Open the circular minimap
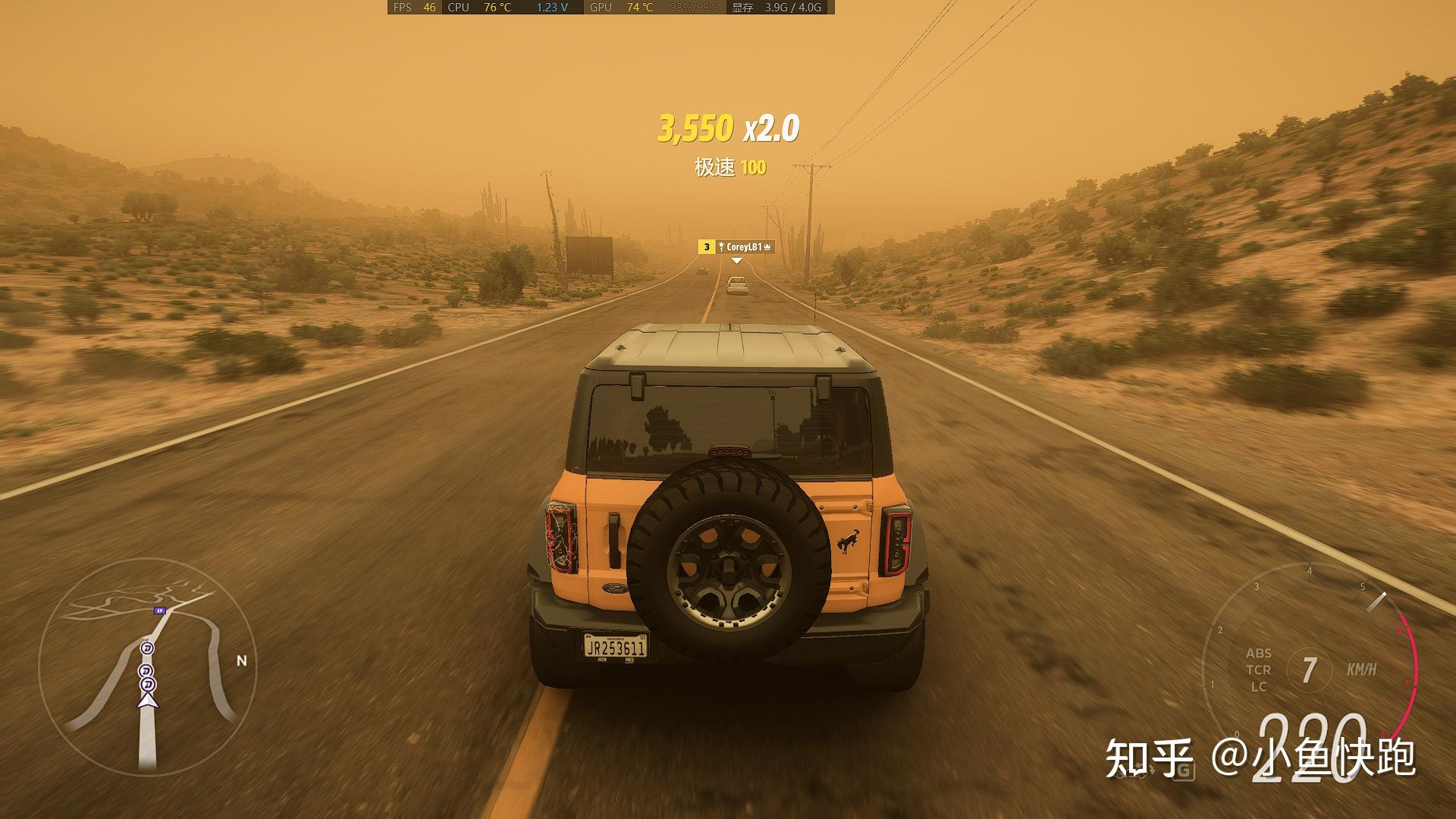This screenshot has height=819, width=1456. [x=147, y=666]
